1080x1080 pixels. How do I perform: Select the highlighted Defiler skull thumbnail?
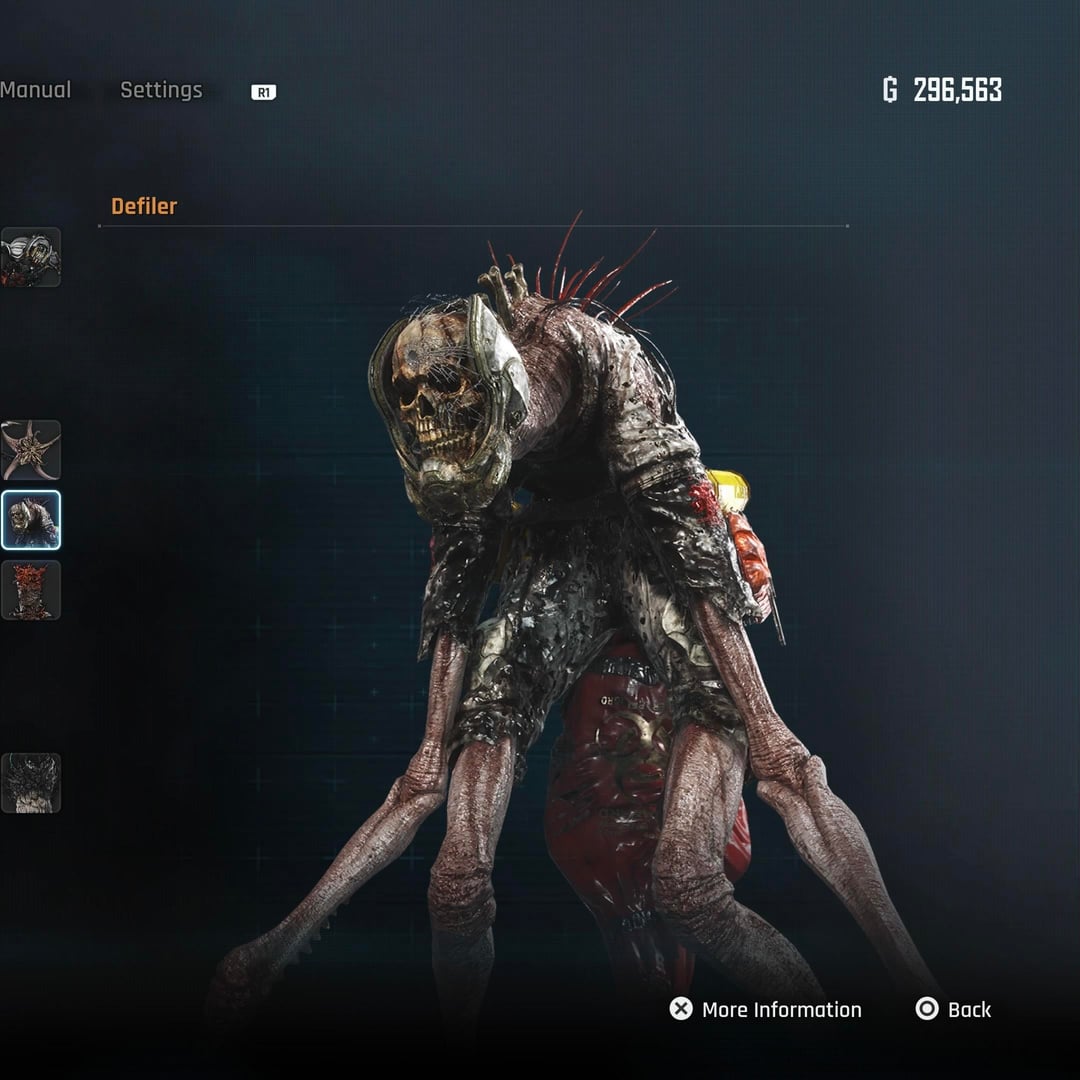[31, 520]
